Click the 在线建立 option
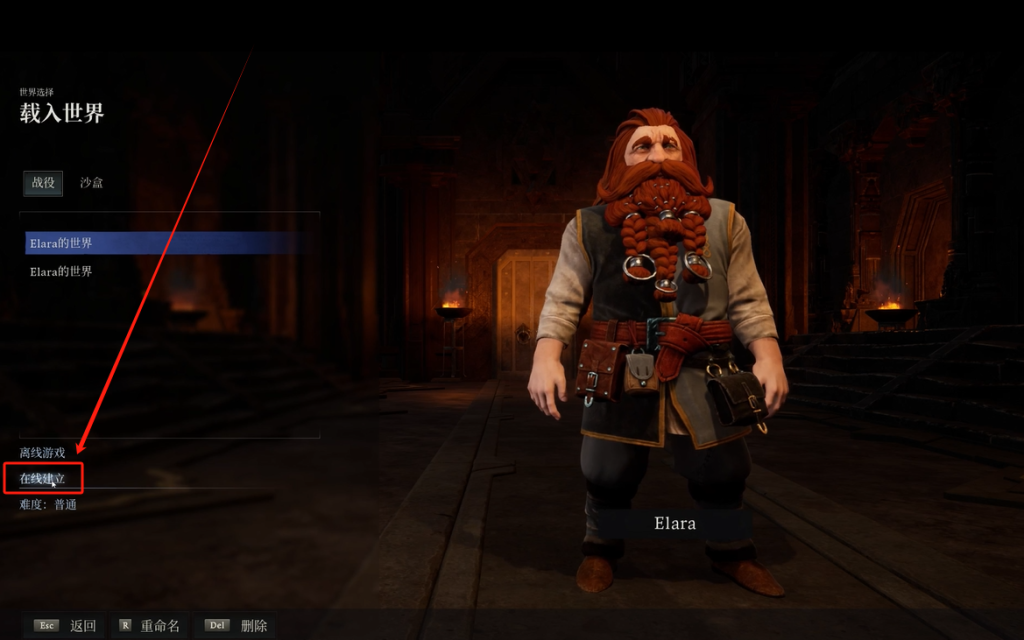This screenshot has width=1024, height=640. pyautogui.click(x=43, y=479)
